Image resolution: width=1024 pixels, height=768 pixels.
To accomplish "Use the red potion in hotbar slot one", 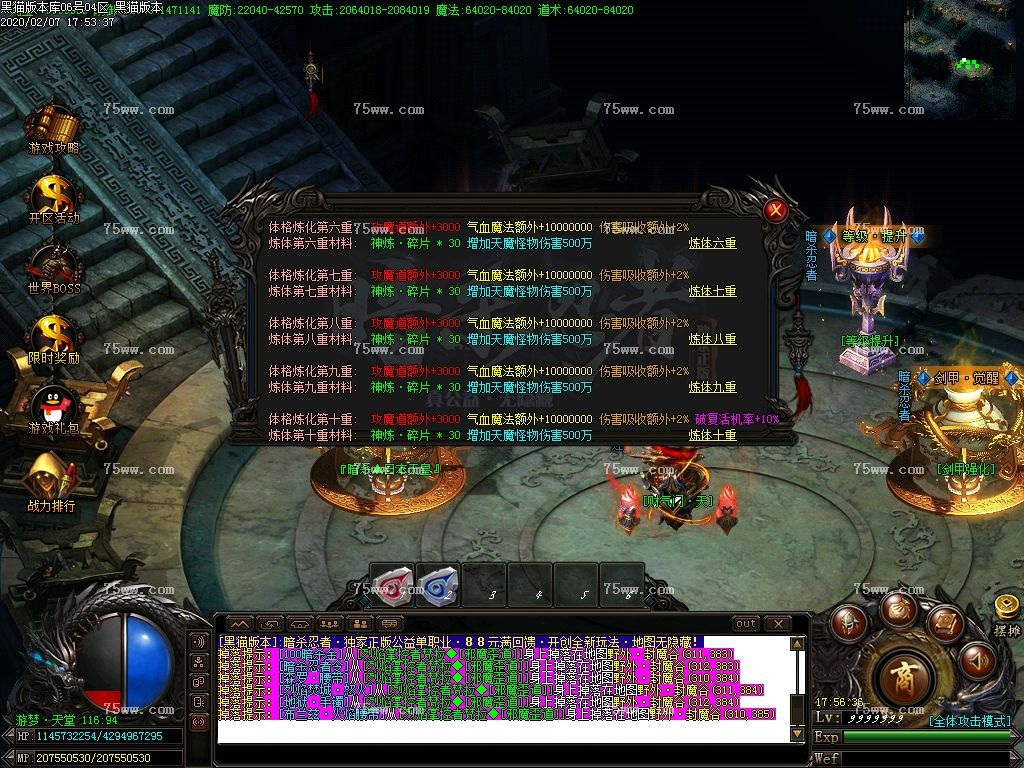I will 392,585.
